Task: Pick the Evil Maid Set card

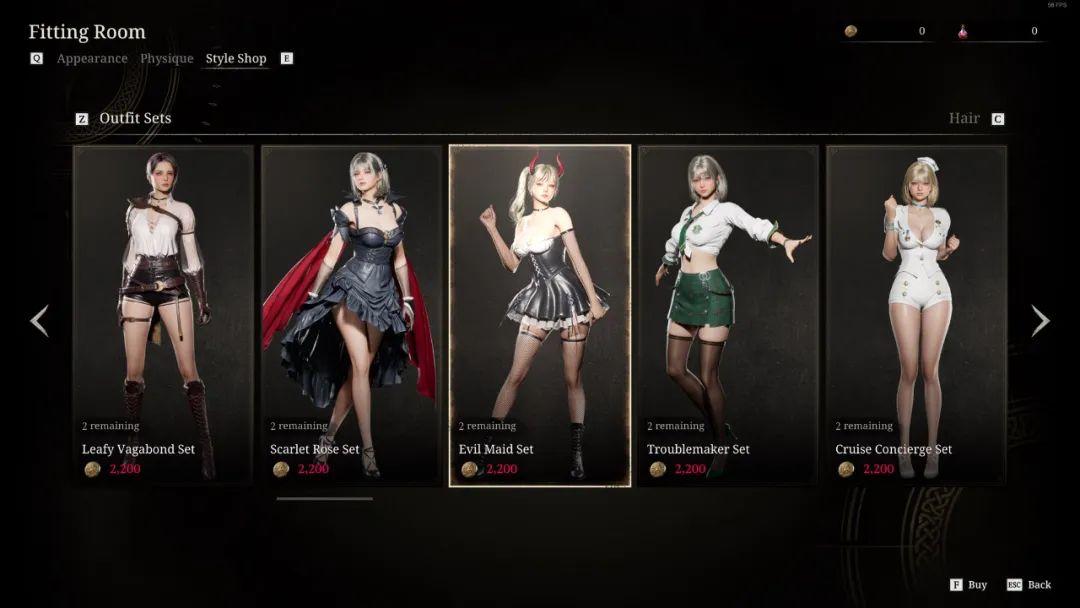Action: pos(540,315)
